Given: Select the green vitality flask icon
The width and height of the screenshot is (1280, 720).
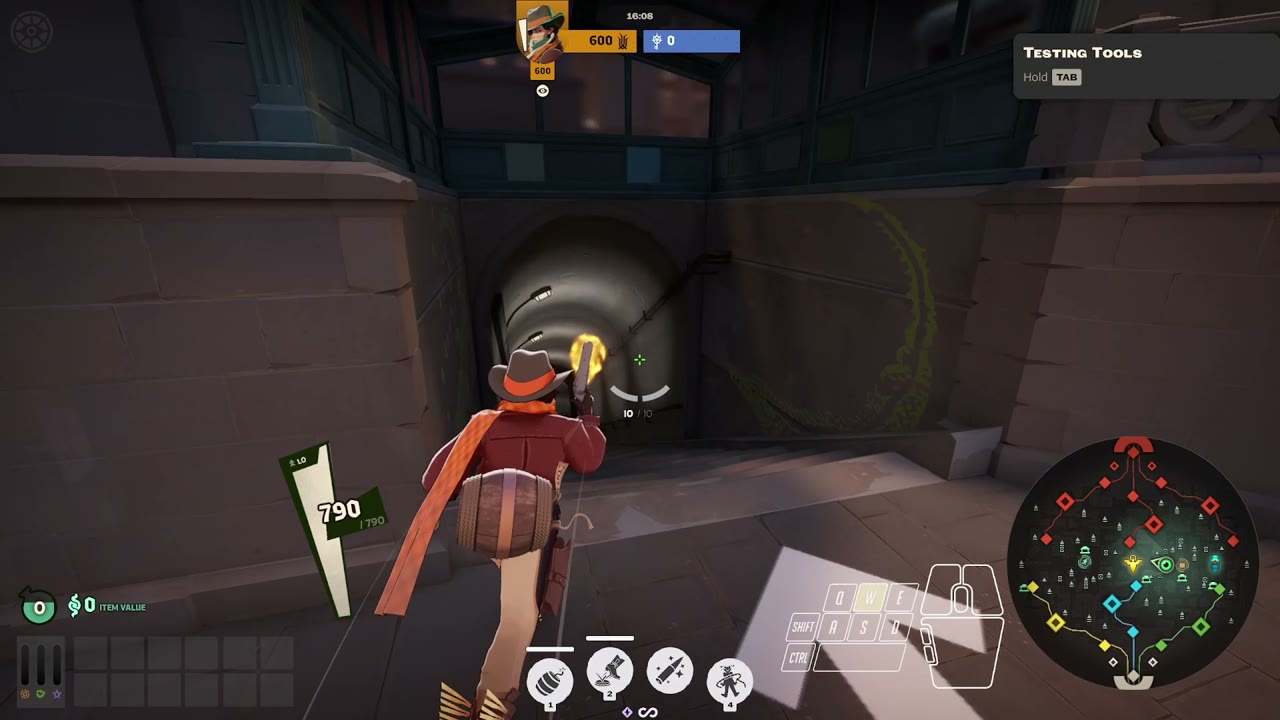Looking at the screenshot, I should coord(40,695).
